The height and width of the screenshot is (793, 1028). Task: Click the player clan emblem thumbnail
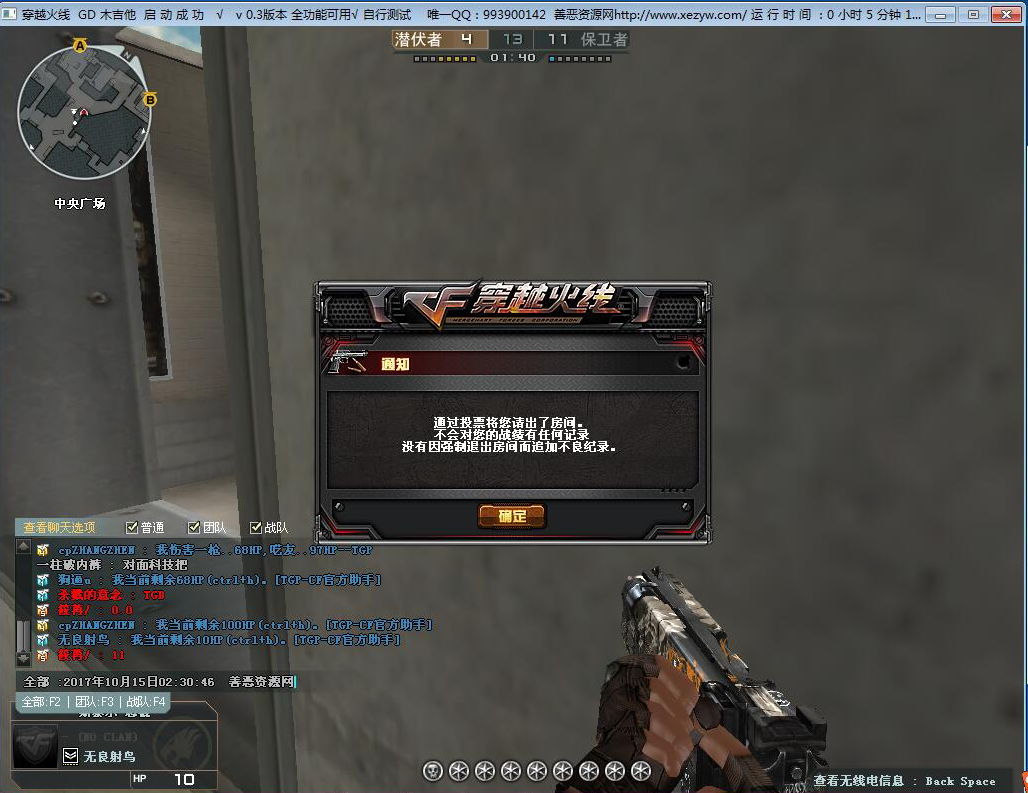35,747
